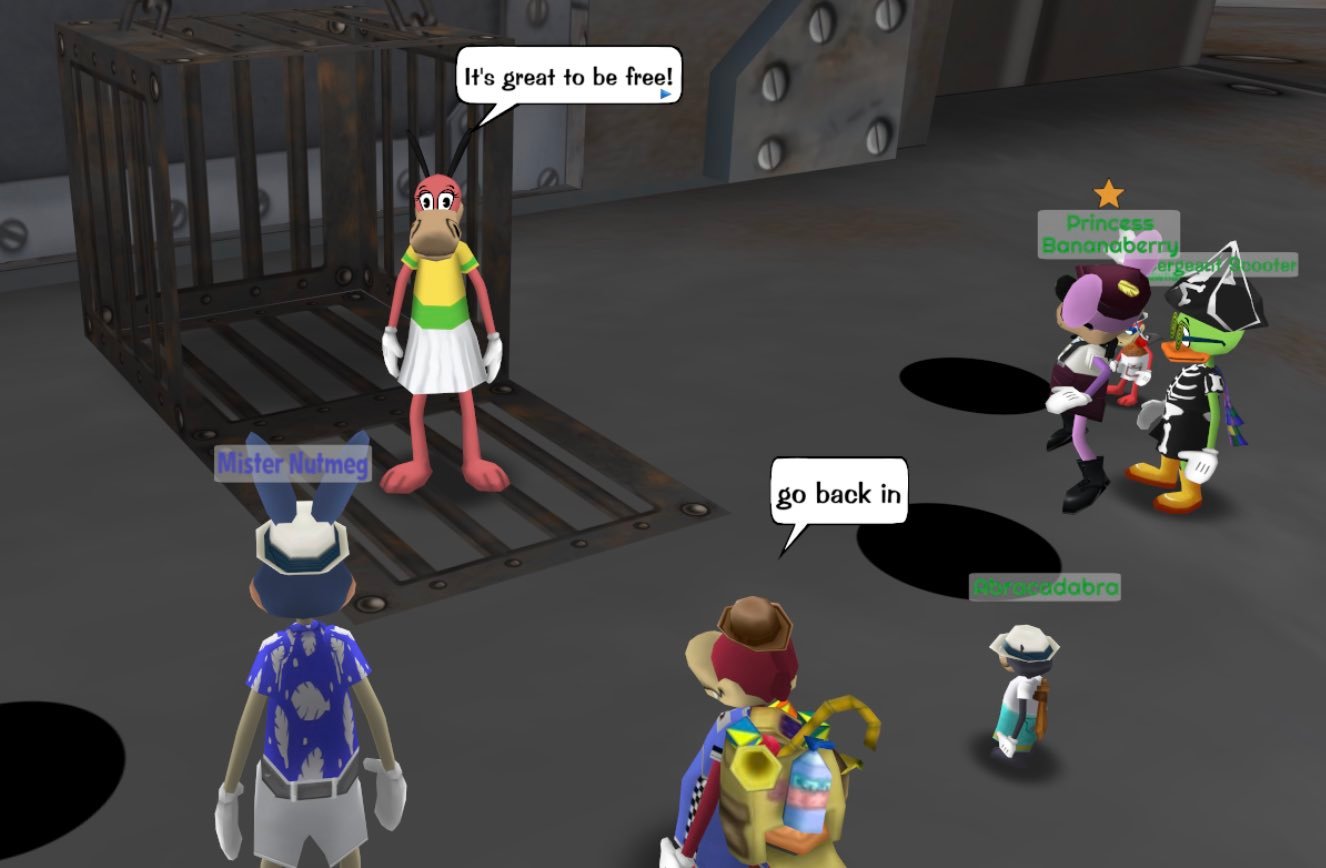The width and height of the screenshot is (1326, 868).
Task: Click the blue next-page arrow in the speech bubble
Action: 665,93
